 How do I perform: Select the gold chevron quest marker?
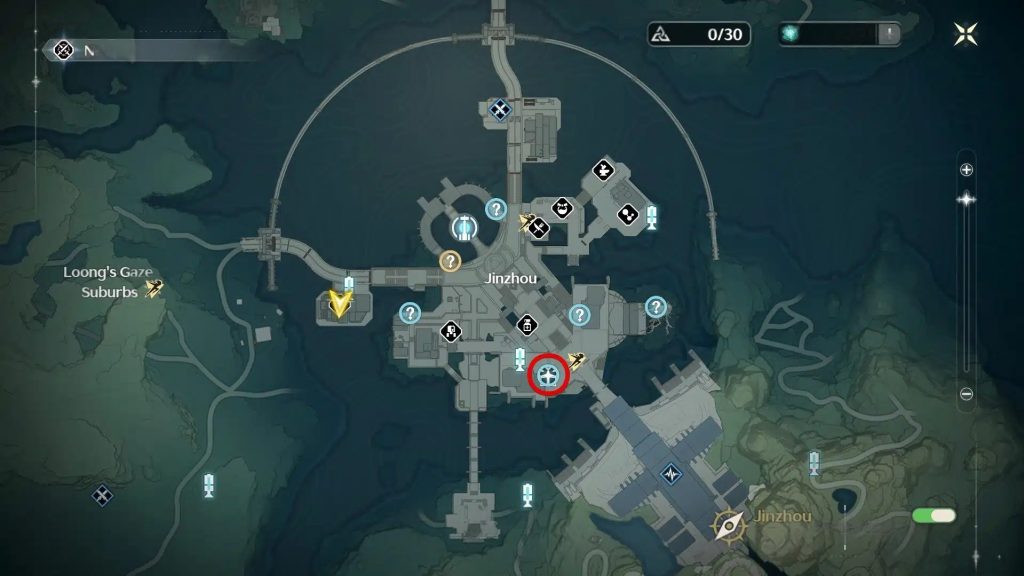(342, 302)
